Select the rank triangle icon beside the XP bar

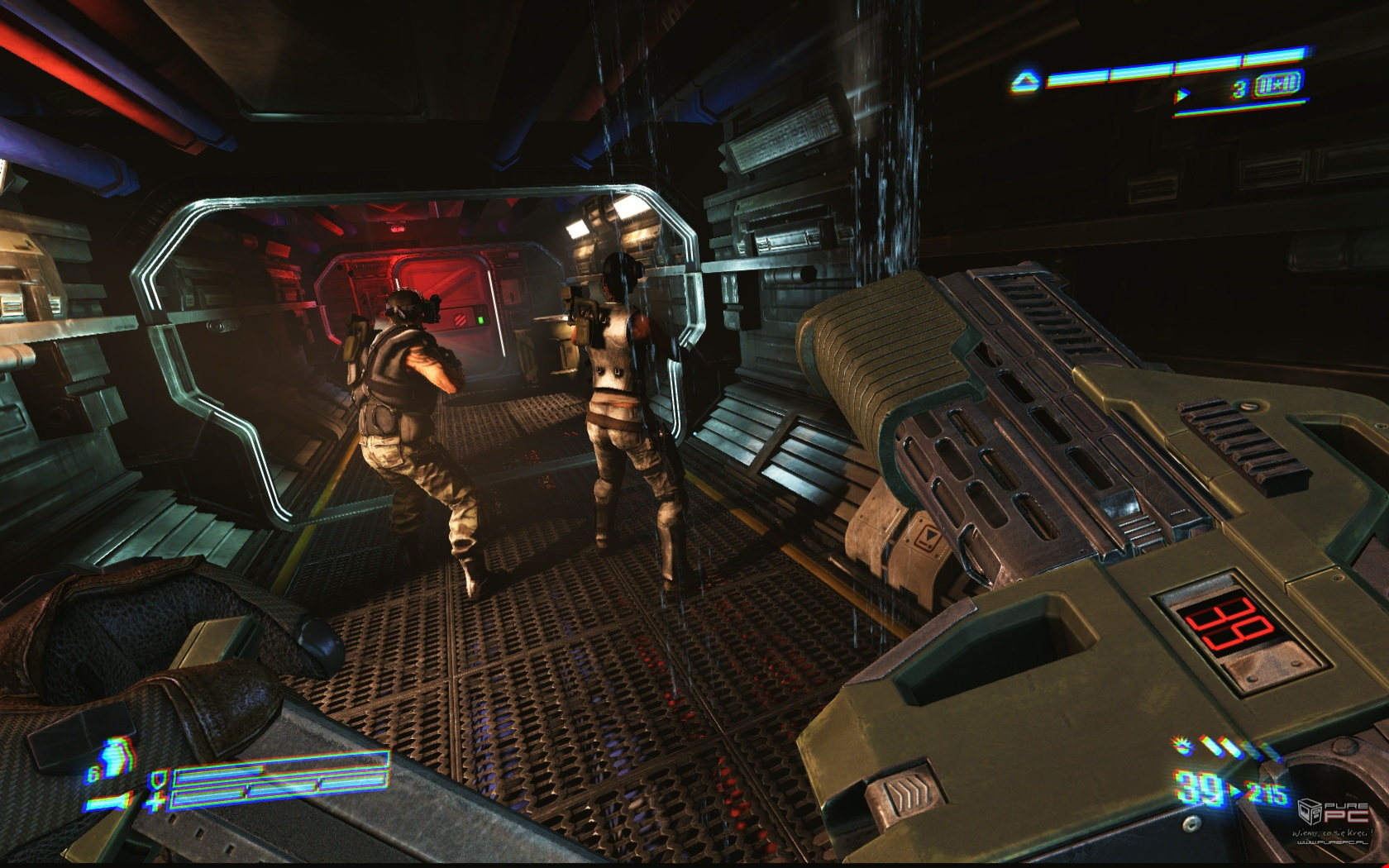(1025, 81)
